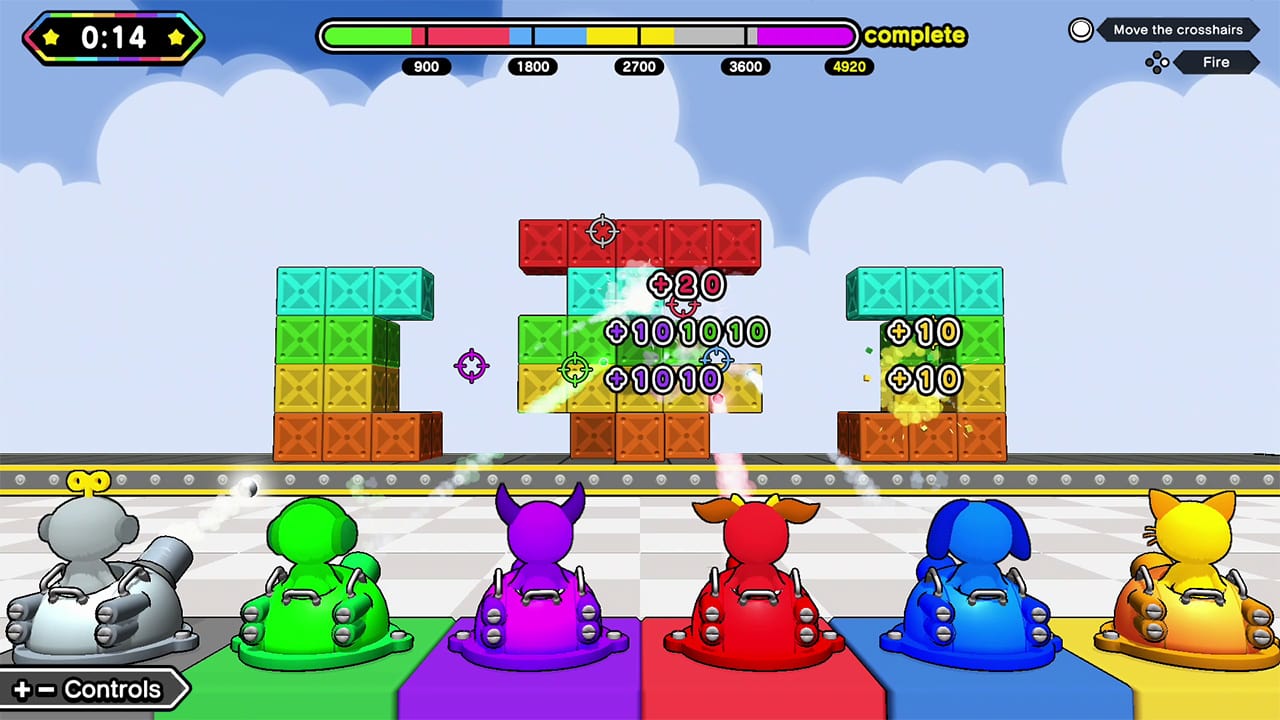
Task: Click the complete label above the score markers
Action: pyautogui.click(x=914, y=36)
